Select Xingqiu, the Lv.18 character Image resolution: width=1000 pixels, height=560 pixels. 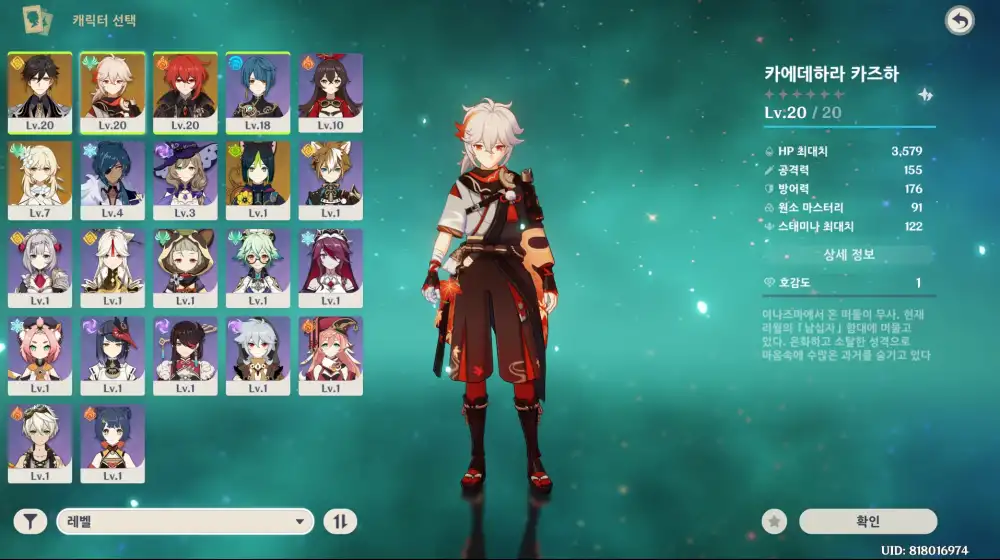click(258, 92)
